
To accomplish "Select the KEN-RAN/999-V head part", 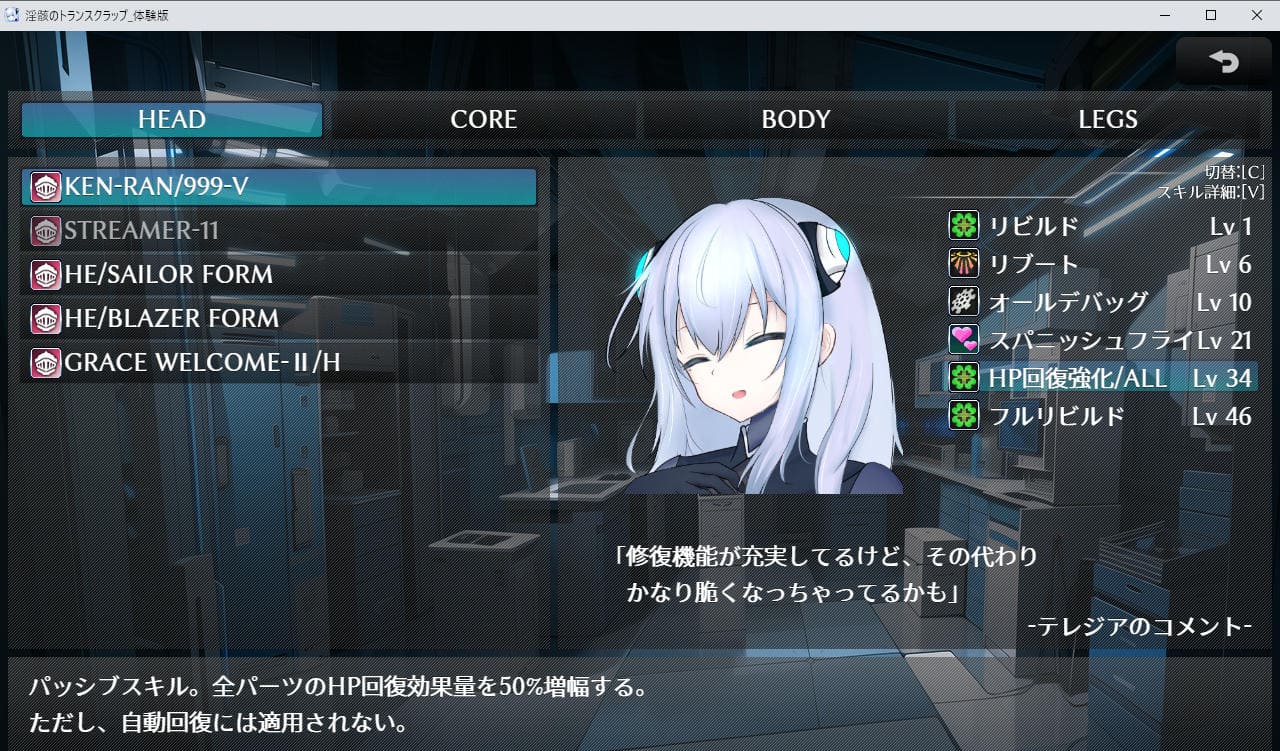I will tap(279, 187).
